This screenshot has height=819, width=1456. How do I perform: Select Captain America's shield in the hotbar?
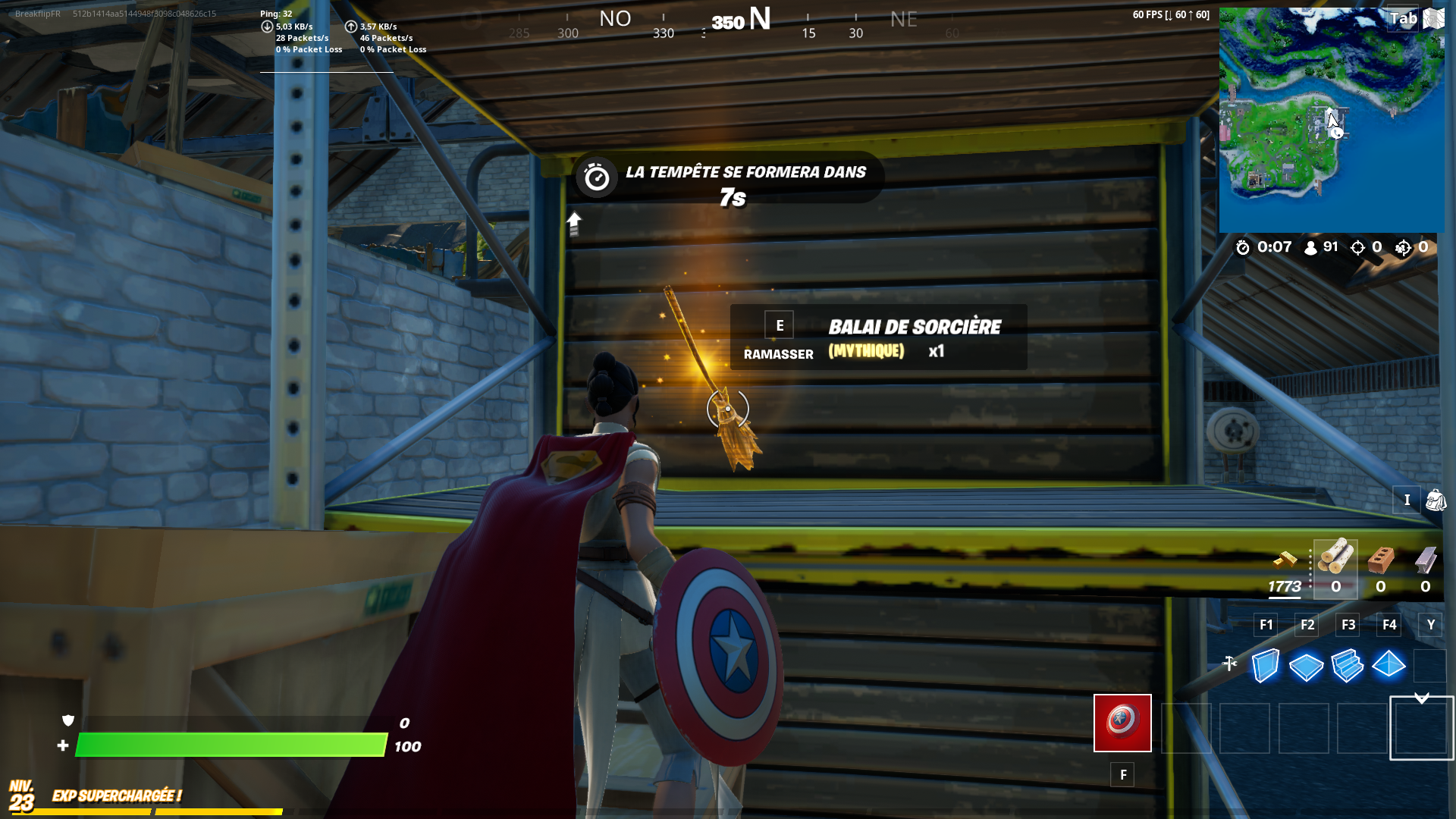(1122, 723)
